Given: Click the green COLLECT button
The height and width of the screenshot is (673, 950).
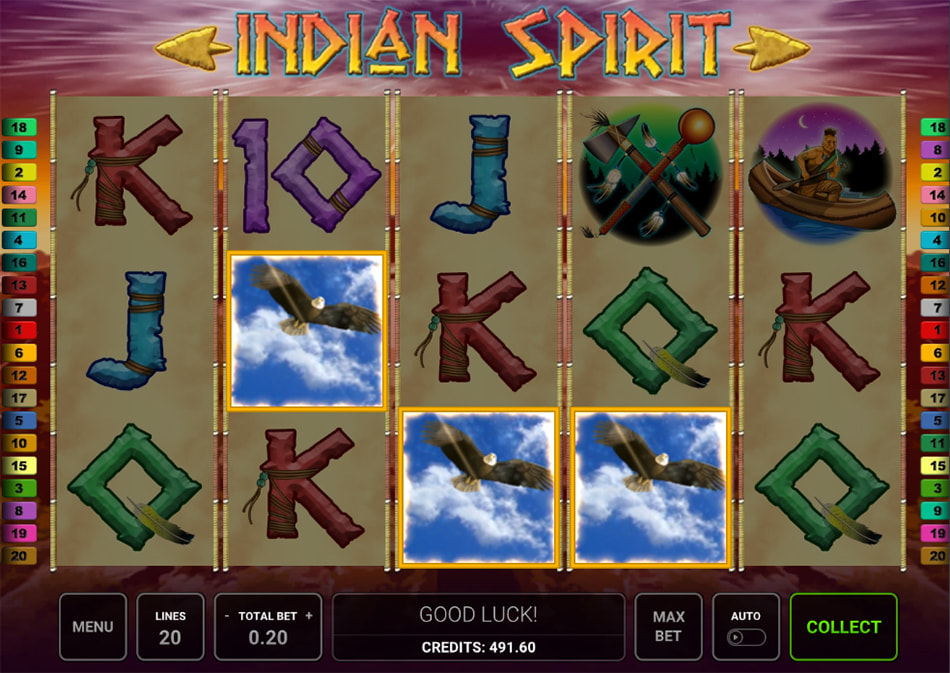Looking at the screenshot, I should pyautogui.click(x=843, y=627).
